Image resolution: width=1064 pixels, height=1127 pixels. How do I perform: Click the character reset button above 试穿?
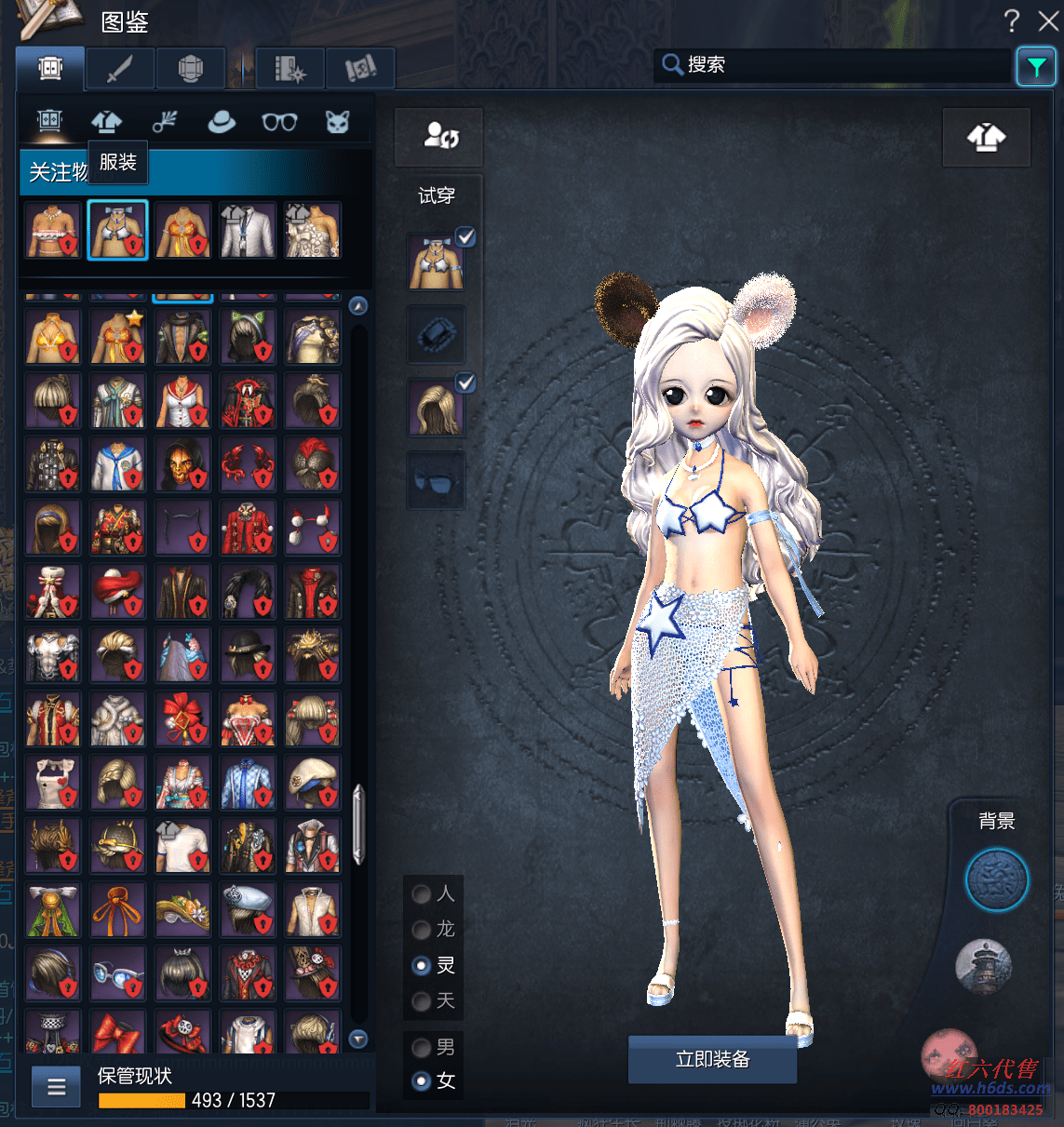[x=439, y=137]
